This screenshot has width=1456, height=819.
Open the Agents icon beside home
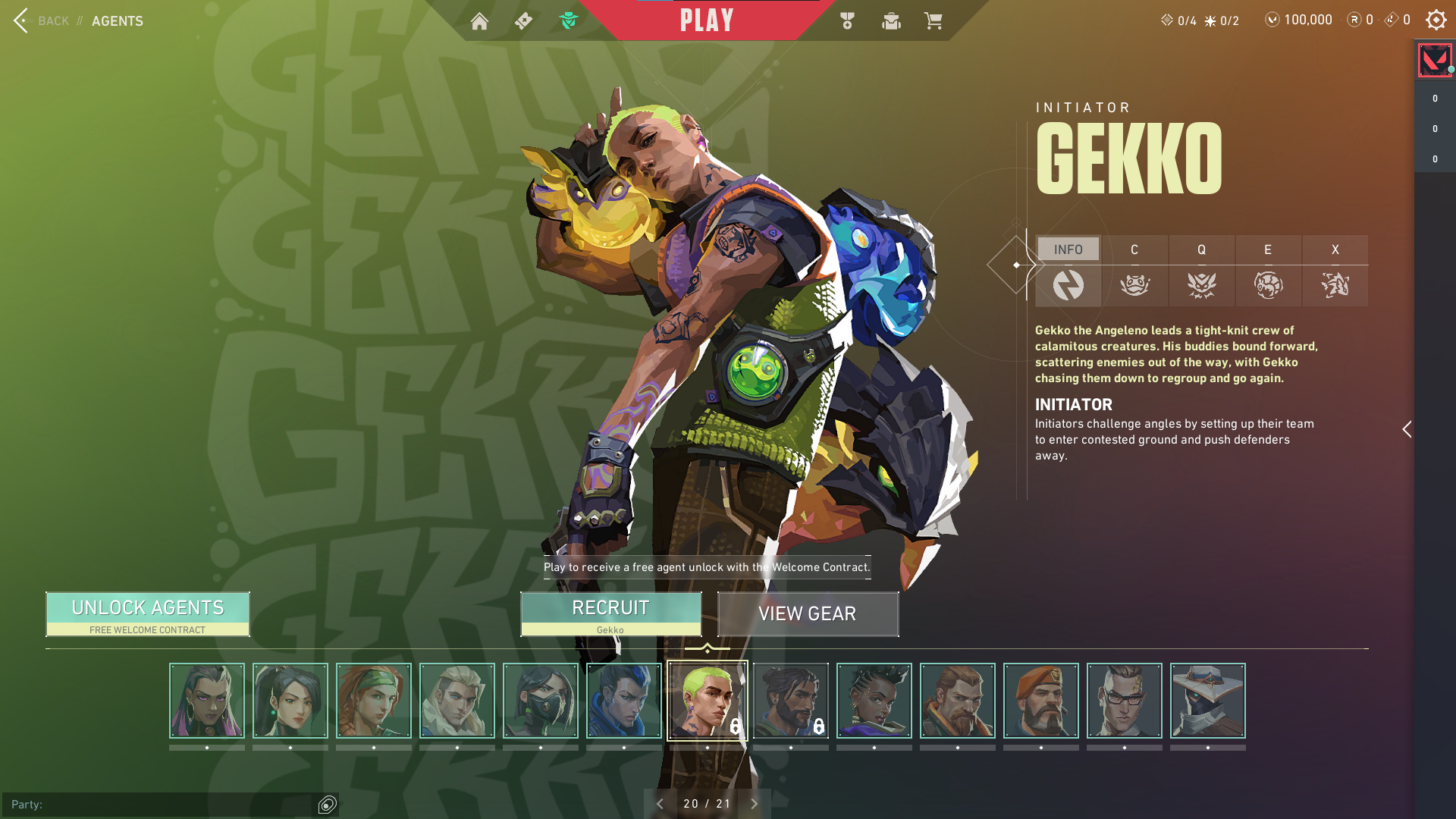[x=570, y=20]
